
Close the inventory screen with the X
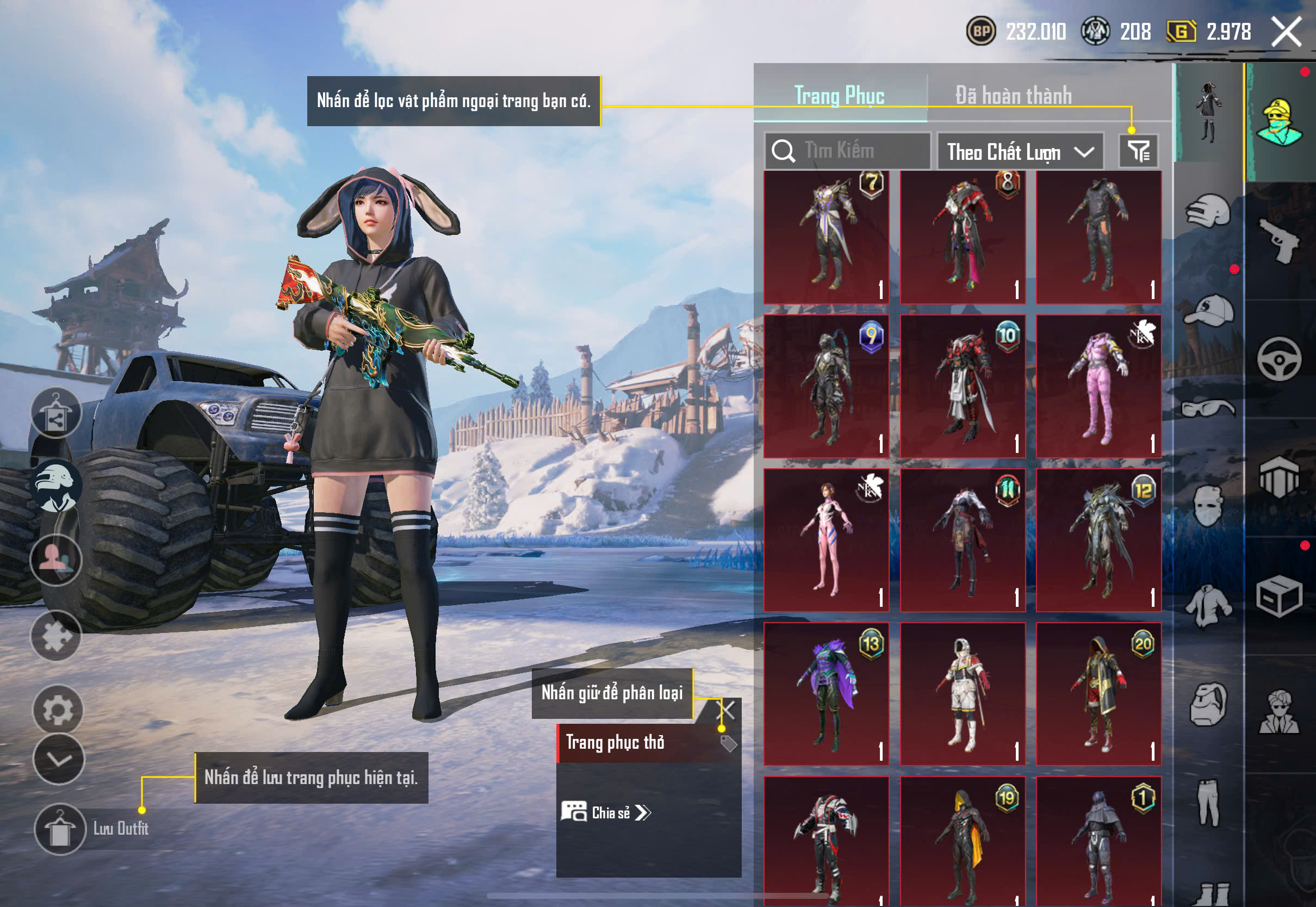(x=1286, y=32)
